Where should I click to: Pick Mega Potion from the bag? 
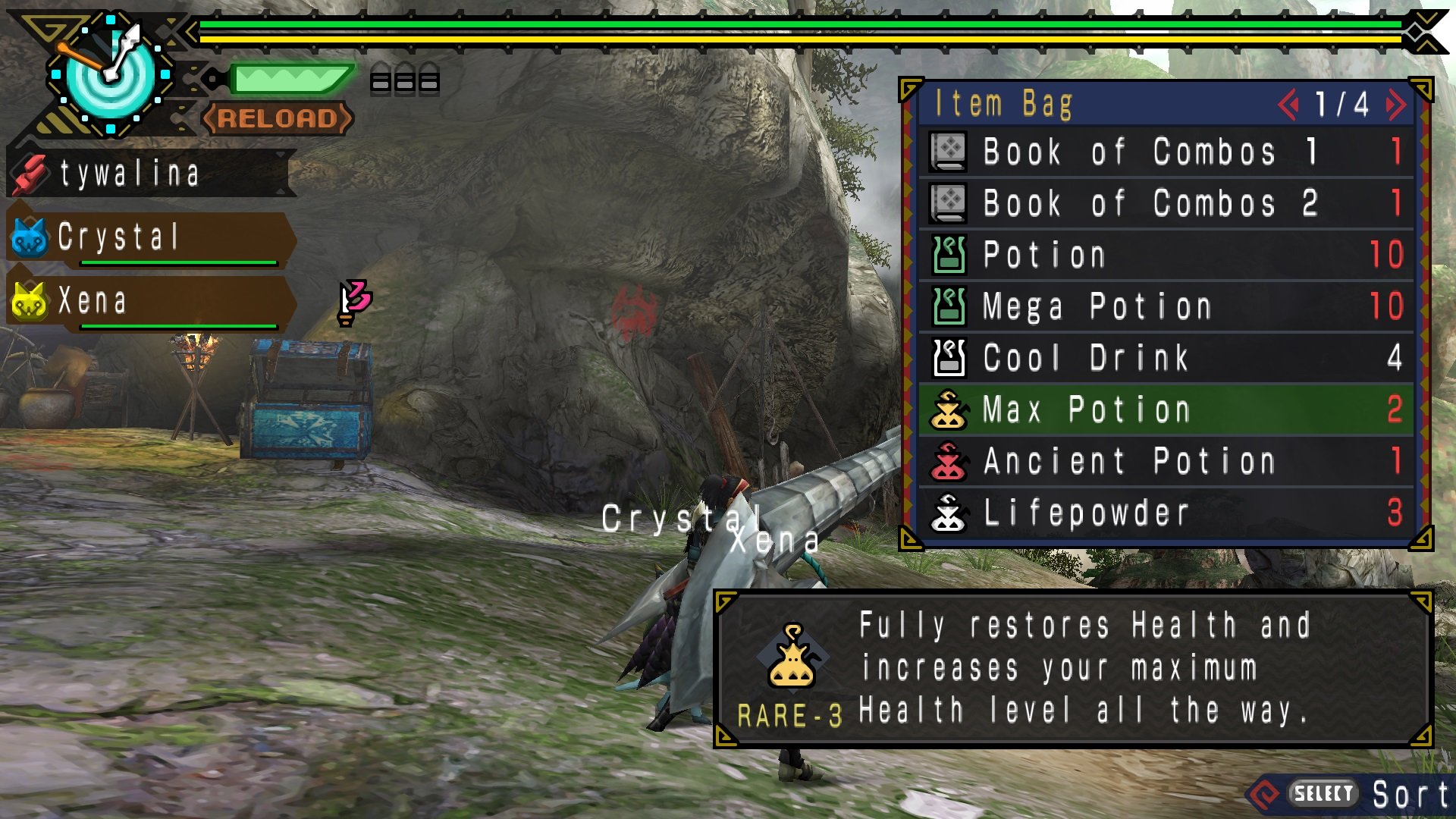(1166, 306)
